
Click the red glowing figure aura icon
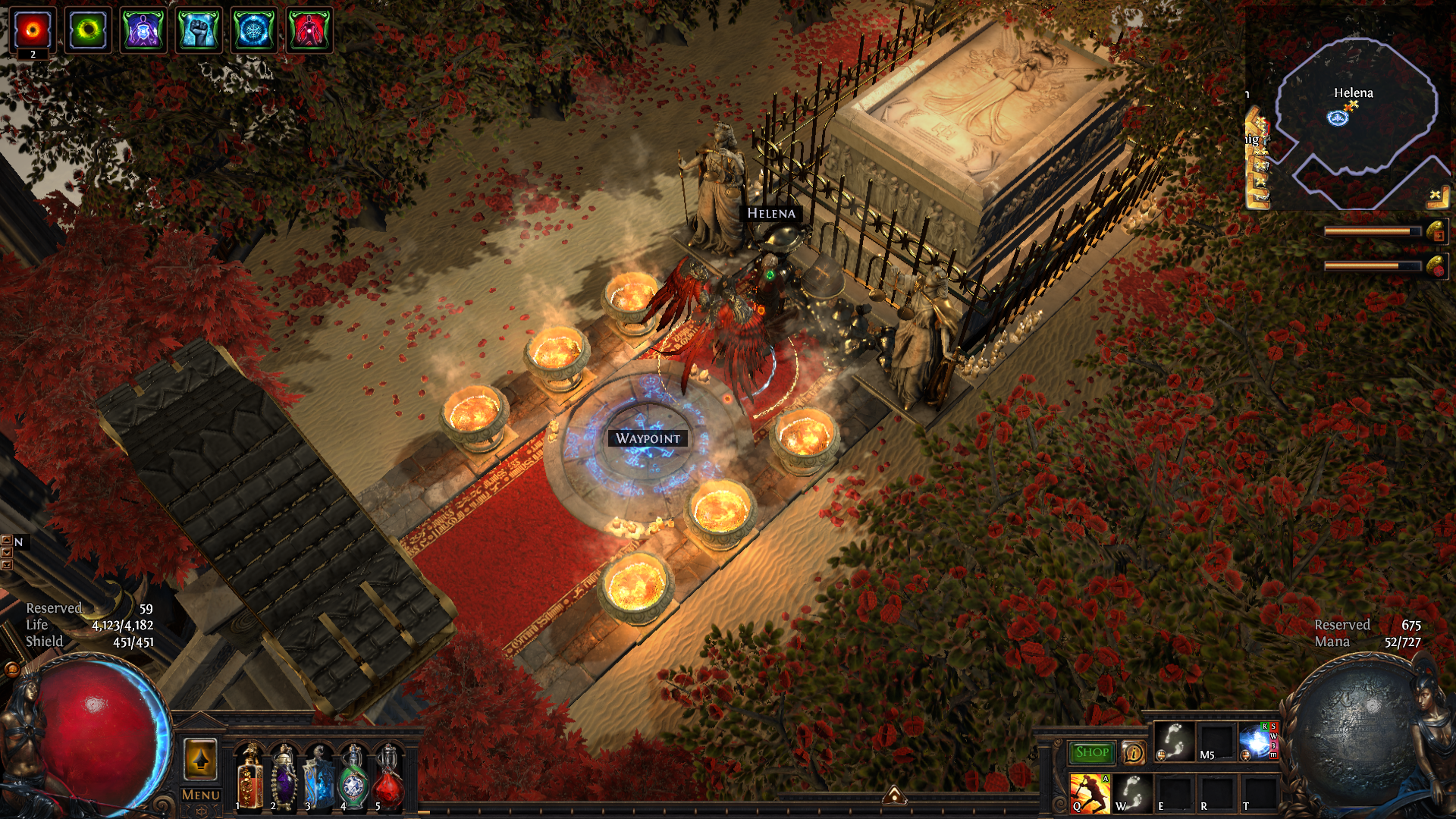309,30
